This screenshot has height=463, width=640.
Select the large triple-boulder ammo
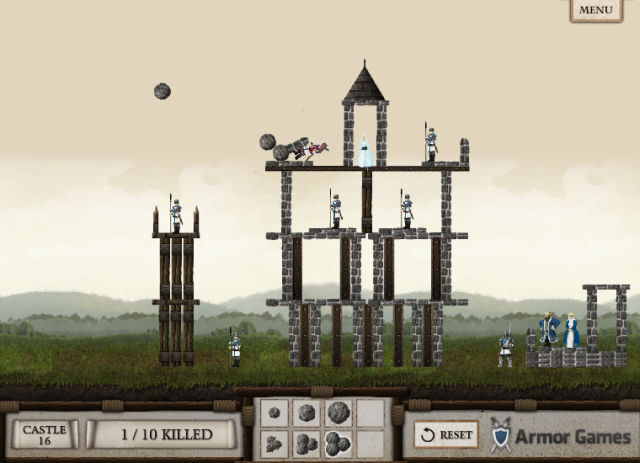click(x=338, y=443)
